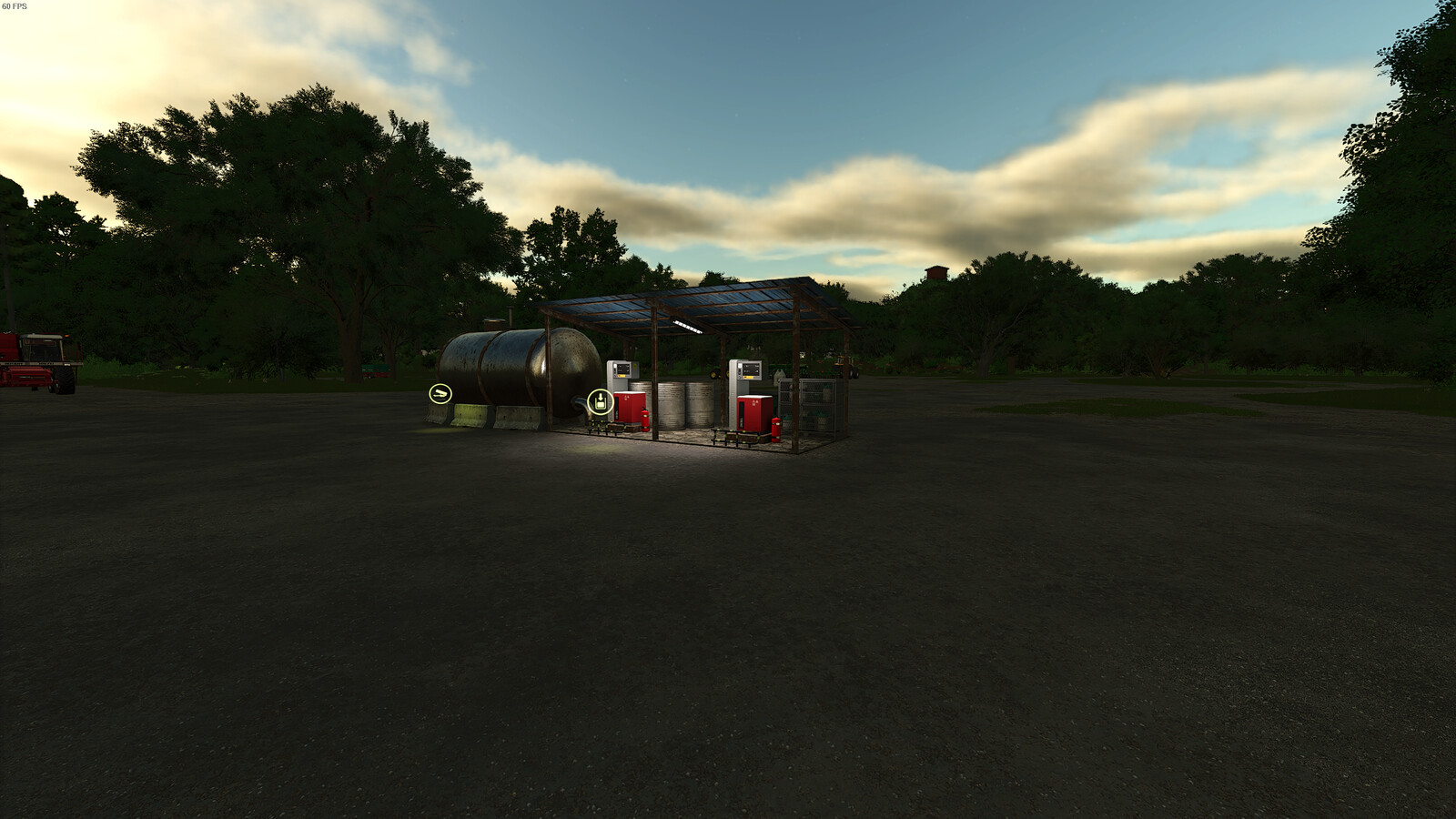This screenshot has height=819, width=1456.
Task: Click the fill container interaction icon
Action: (601, 400)
